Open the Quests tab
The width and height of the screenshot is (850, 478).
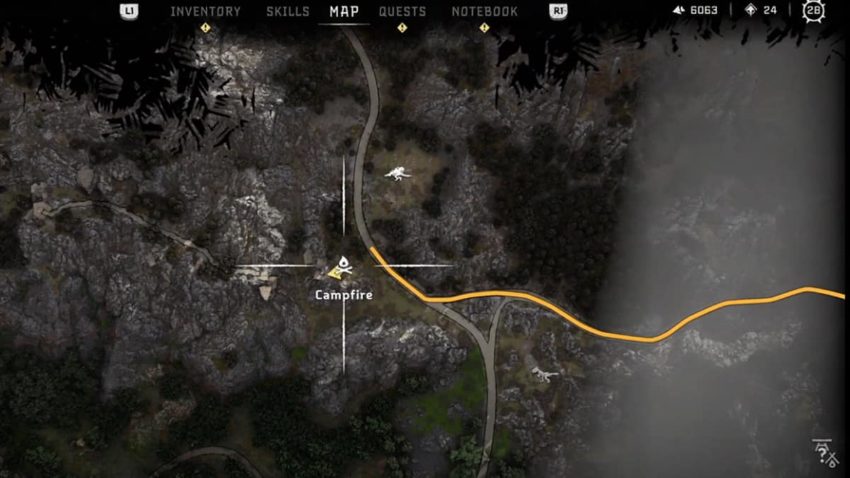tap(402, 12)
